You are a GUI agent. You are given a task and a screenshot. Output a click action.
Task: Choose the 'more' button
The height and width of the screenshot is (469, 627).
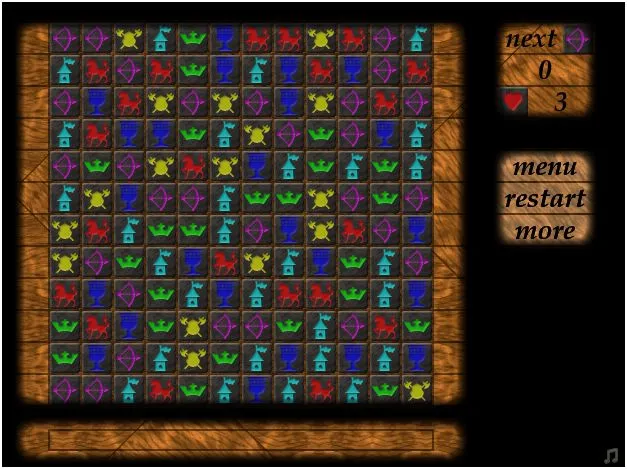pos(544,231)
